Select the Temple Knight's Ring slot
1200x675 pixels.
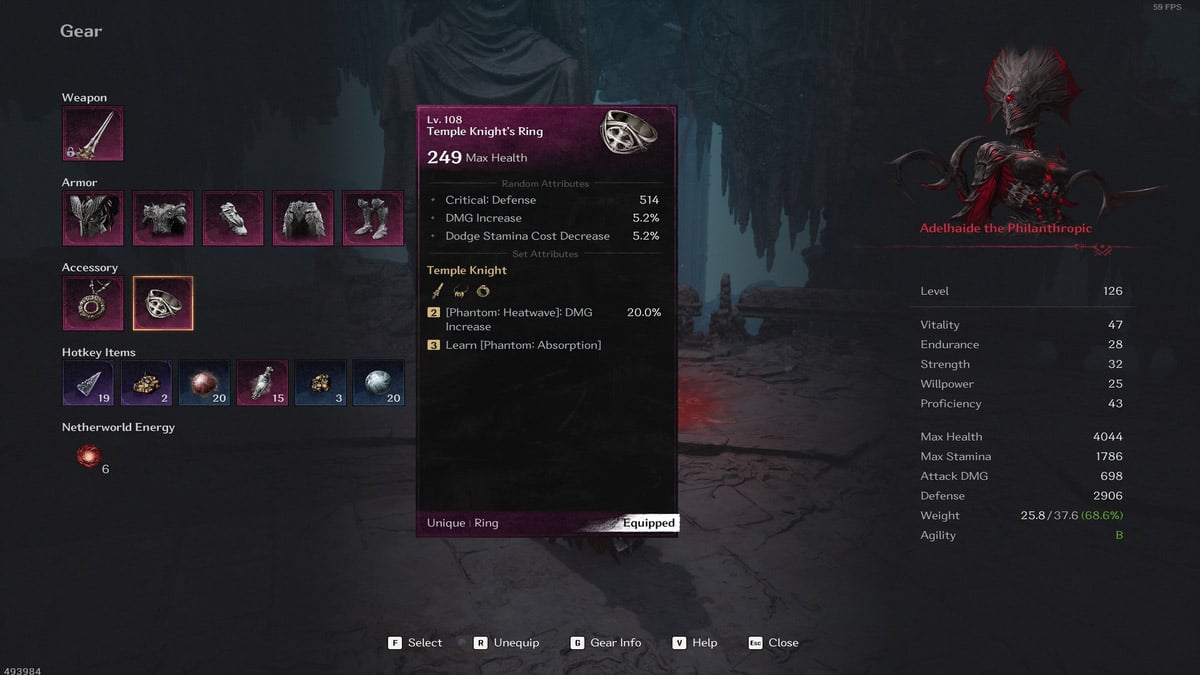coord(163,304)
